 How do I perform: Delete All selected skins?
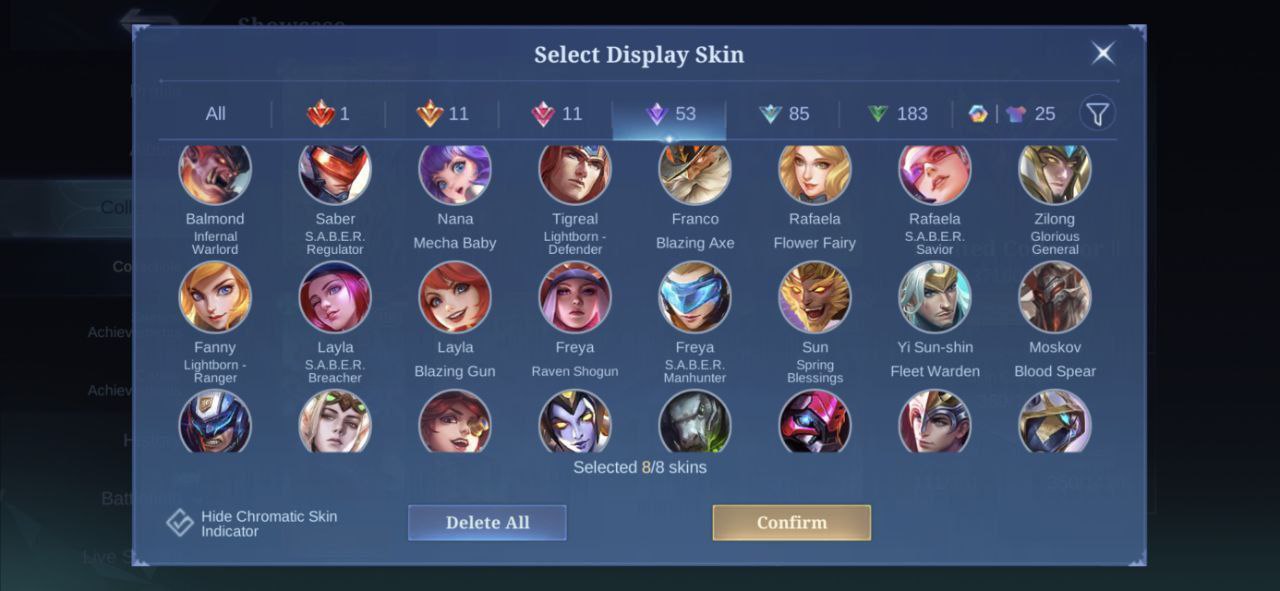(x=487, y=522)
